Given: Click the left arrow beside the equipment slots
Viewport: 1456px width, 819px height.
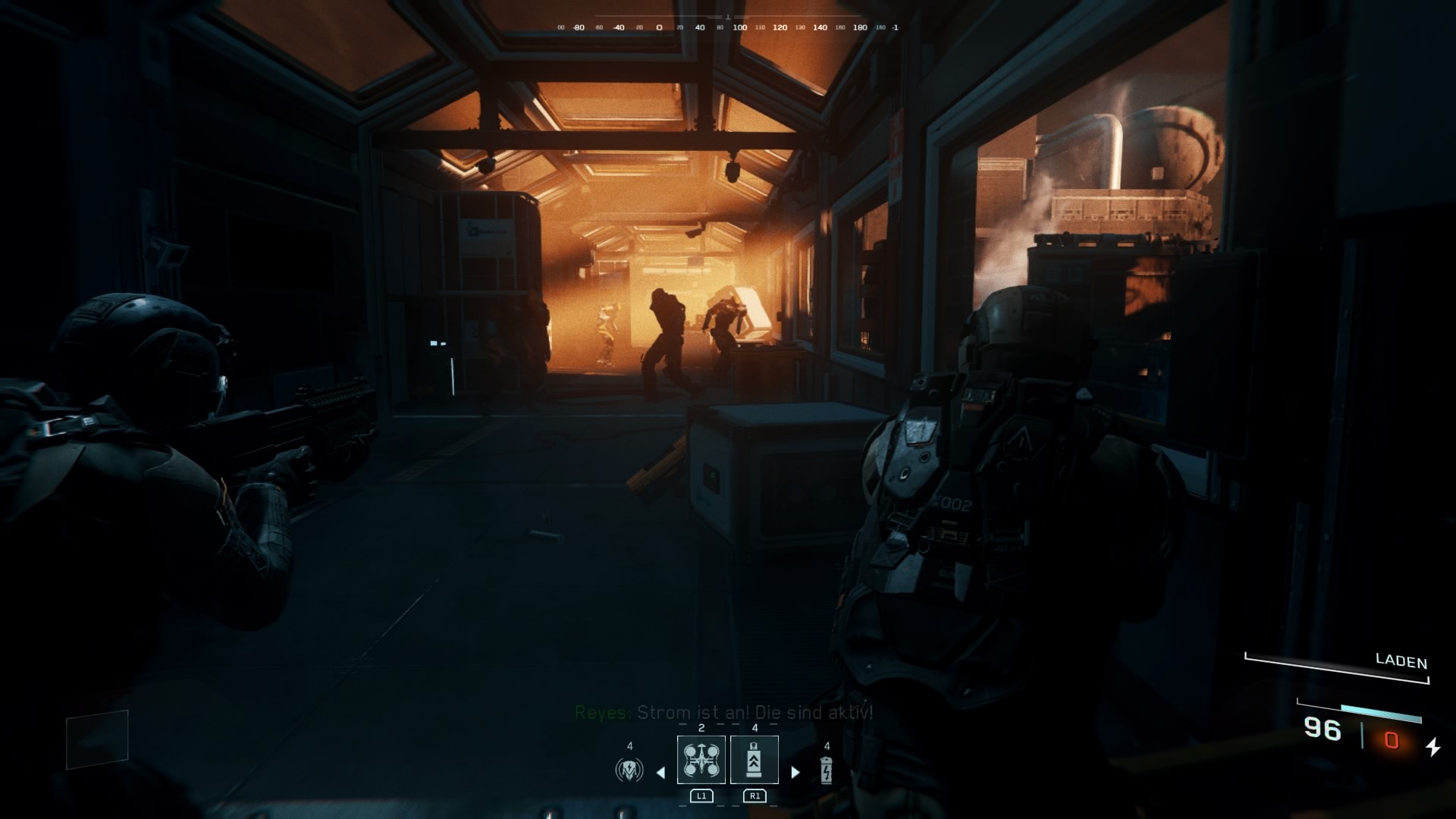Looking at the screenshot, I should click(661, 772).
